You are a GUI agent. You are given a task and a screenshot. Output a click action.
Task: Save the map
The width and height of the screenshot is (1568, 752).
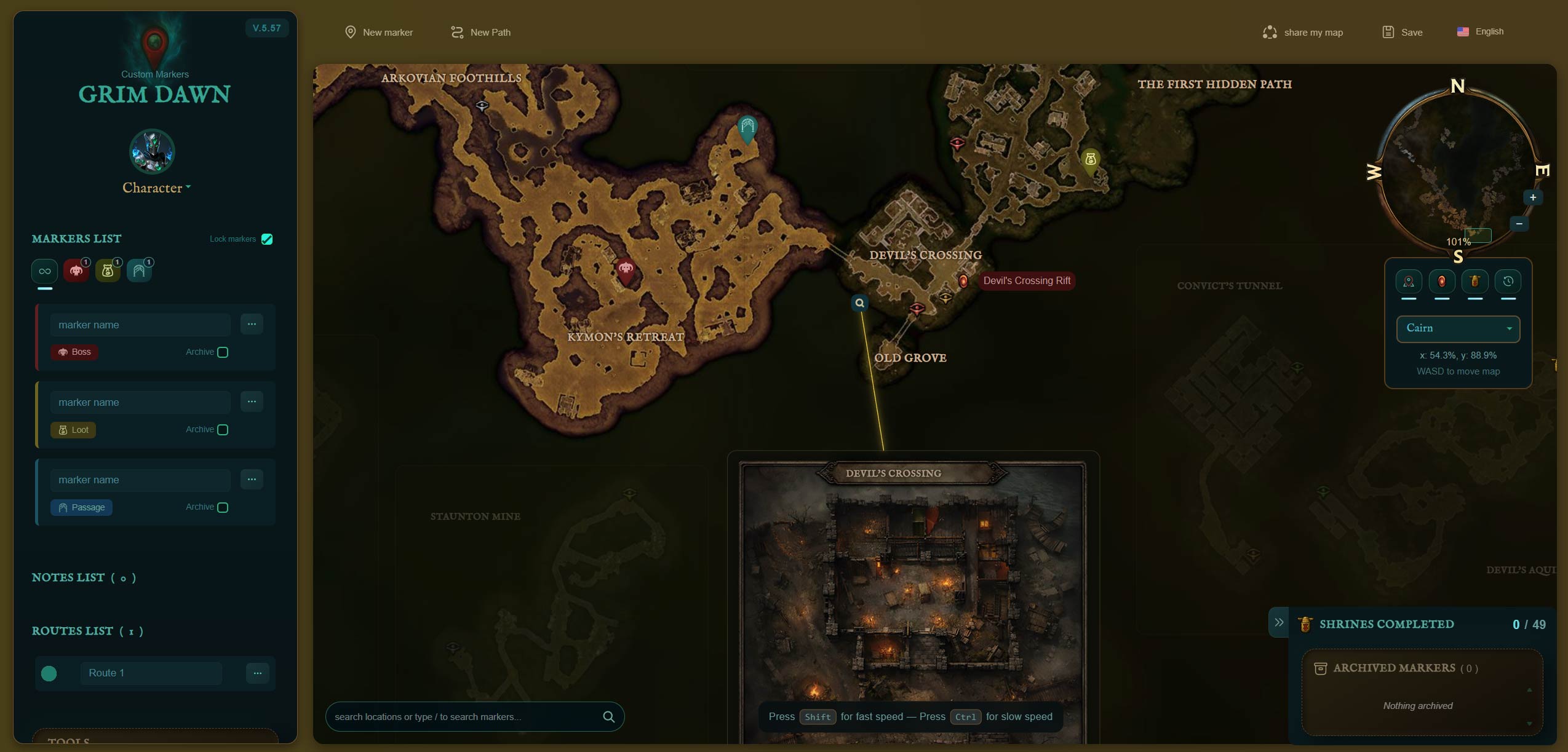point(1403,32)
